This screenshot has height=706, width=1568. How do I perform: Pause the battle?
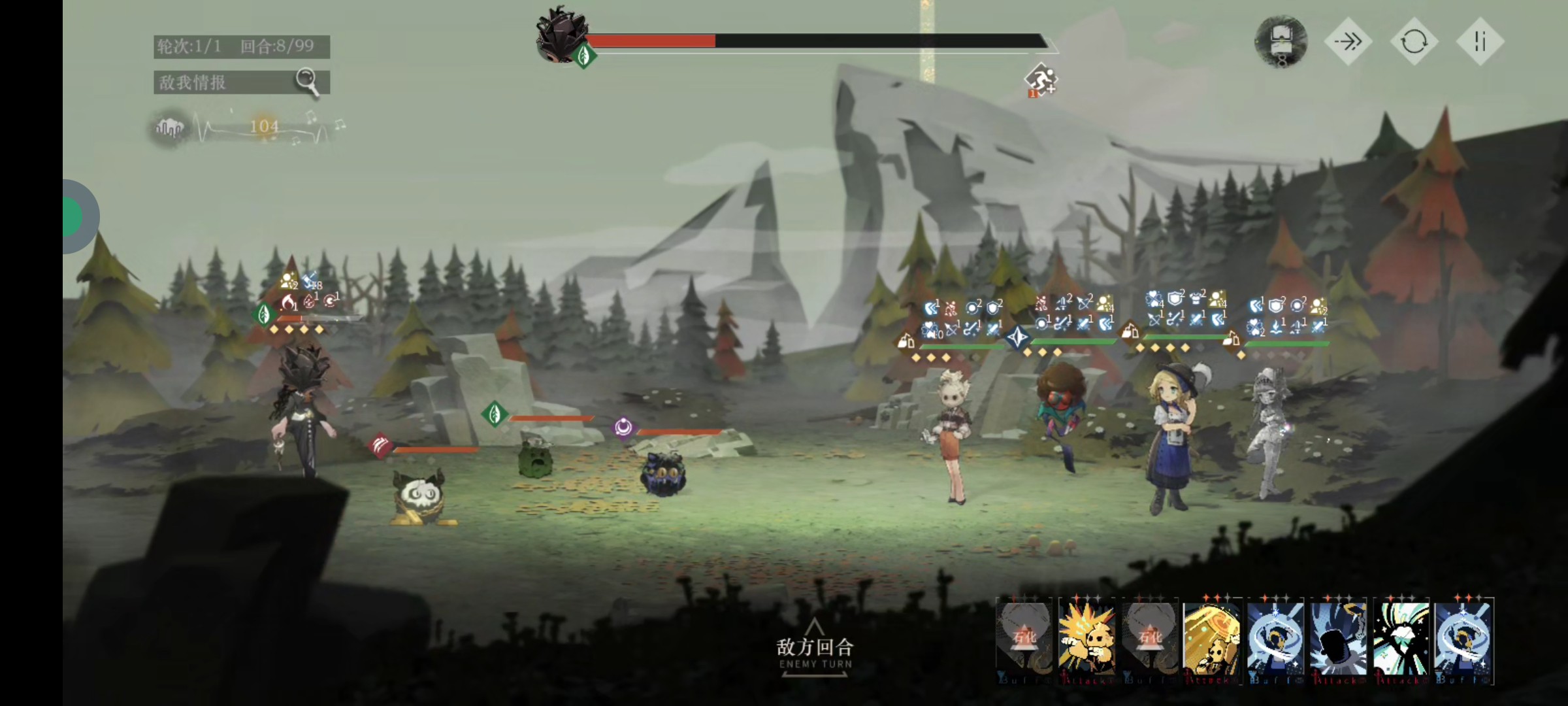pos(1480,42)
